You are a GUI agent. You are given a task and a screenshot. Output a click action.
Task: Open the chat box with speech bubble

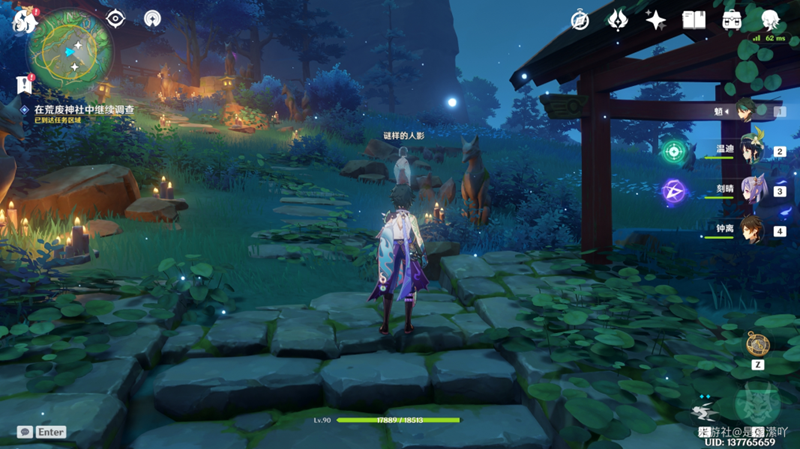point(24,432)
